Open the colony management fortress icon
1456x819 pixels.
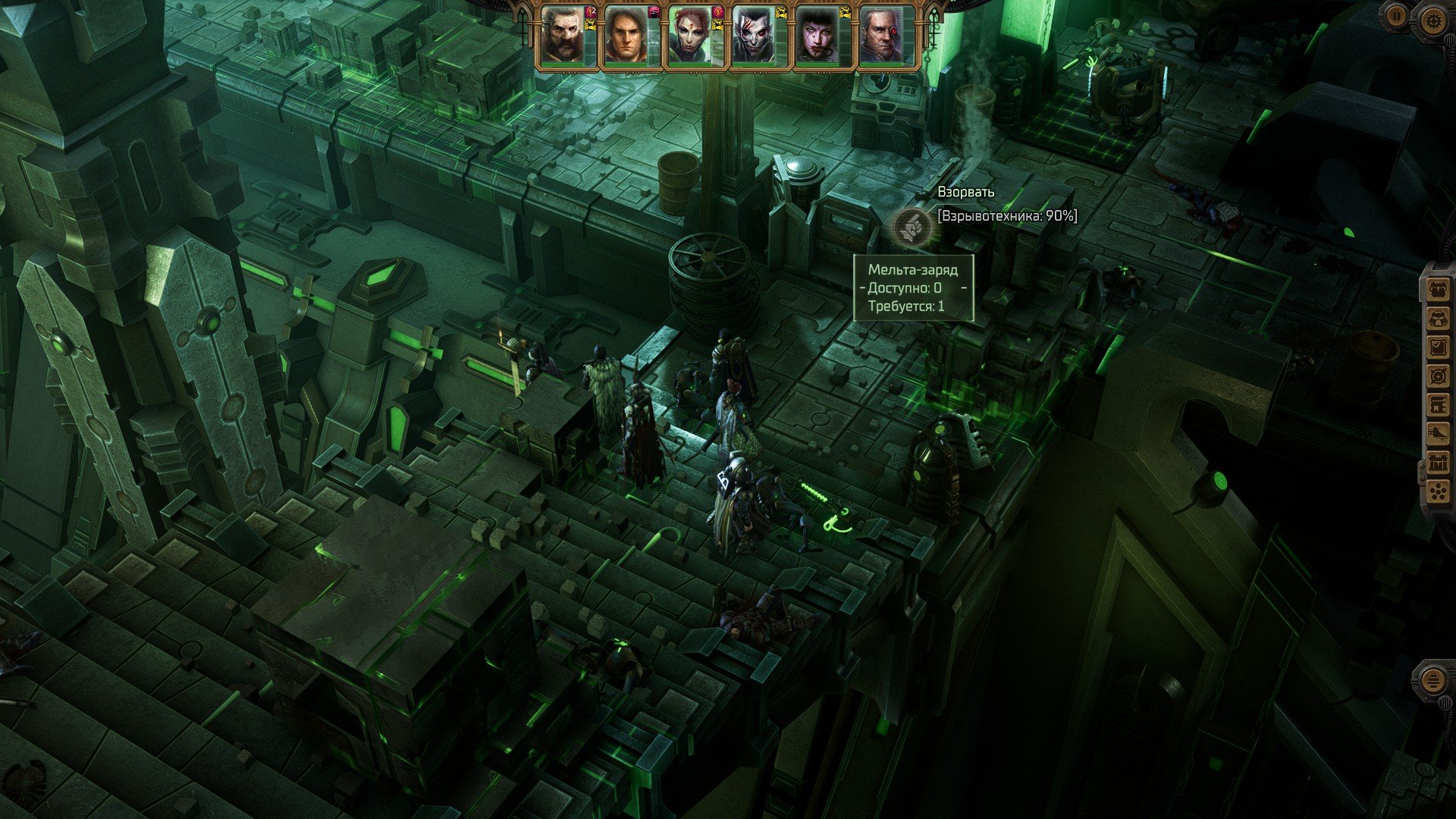pyautogui.click(x=1437, y=463)
